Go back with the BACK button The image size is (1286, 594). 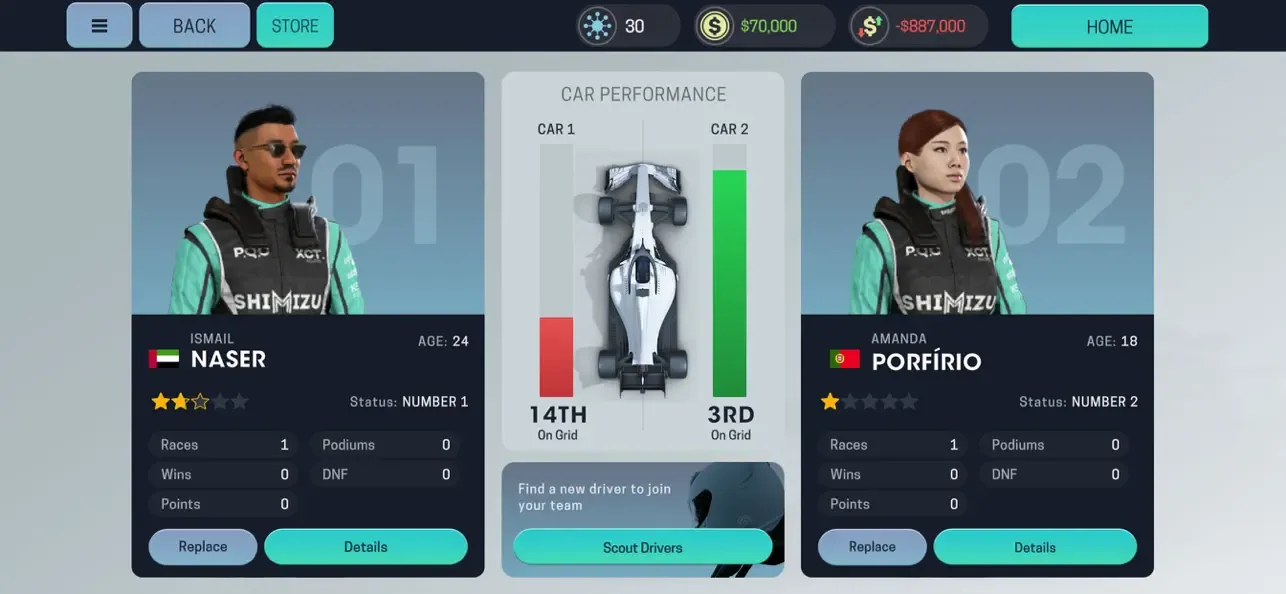(194, 26)
